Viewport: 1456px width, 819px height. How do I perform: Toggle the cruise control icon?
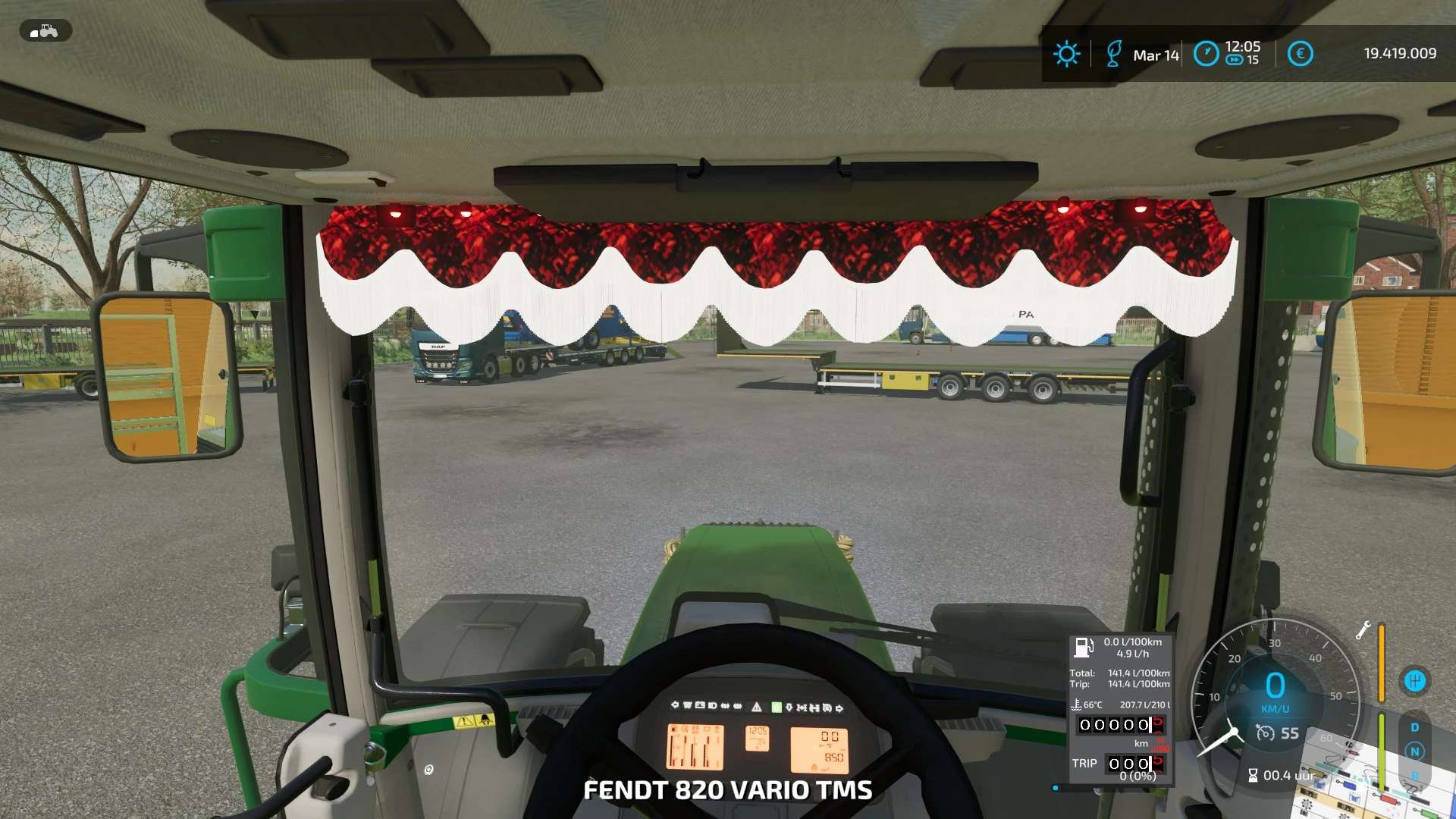1265,733
